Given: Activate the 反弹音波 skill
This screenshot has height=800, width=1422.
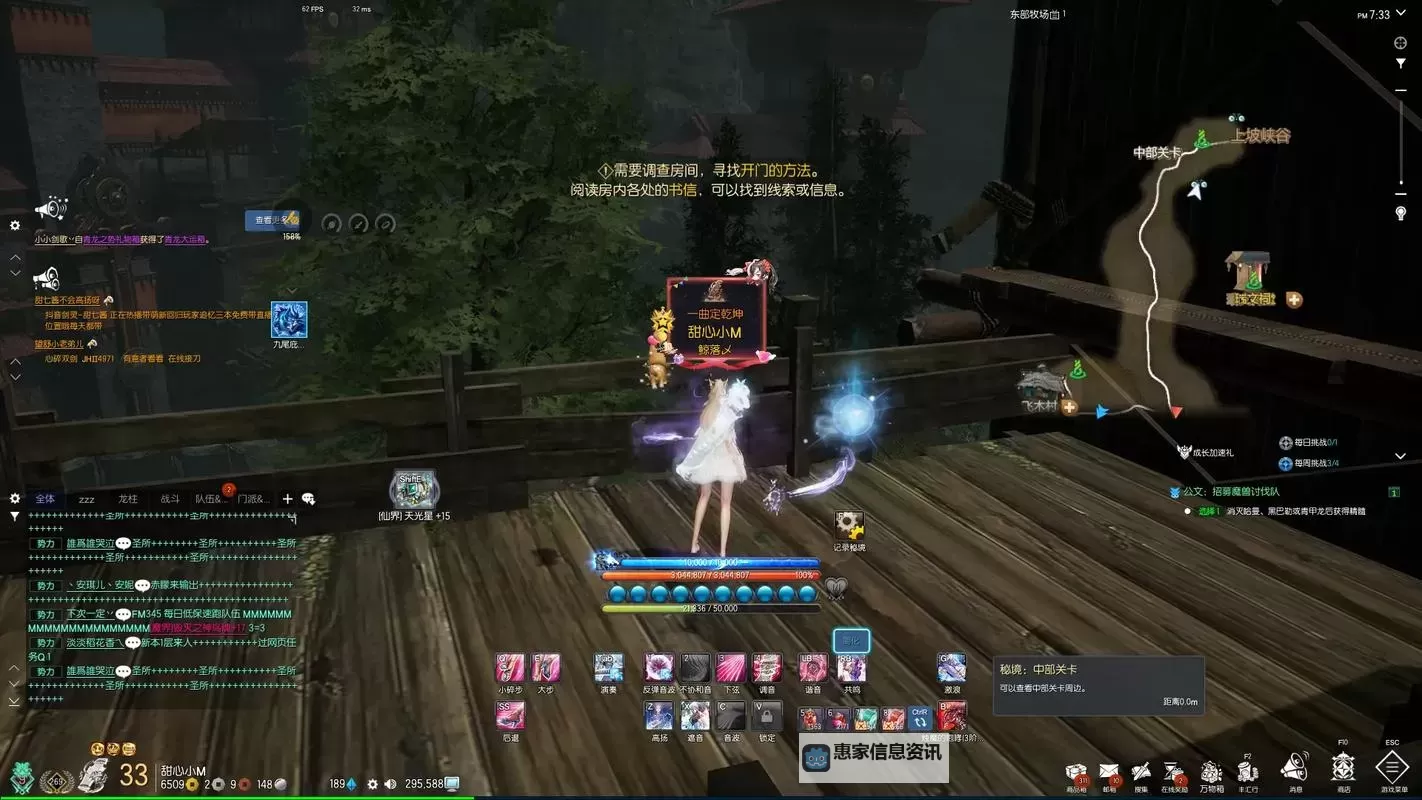Looking at the screenshot, I should [659, 668].
